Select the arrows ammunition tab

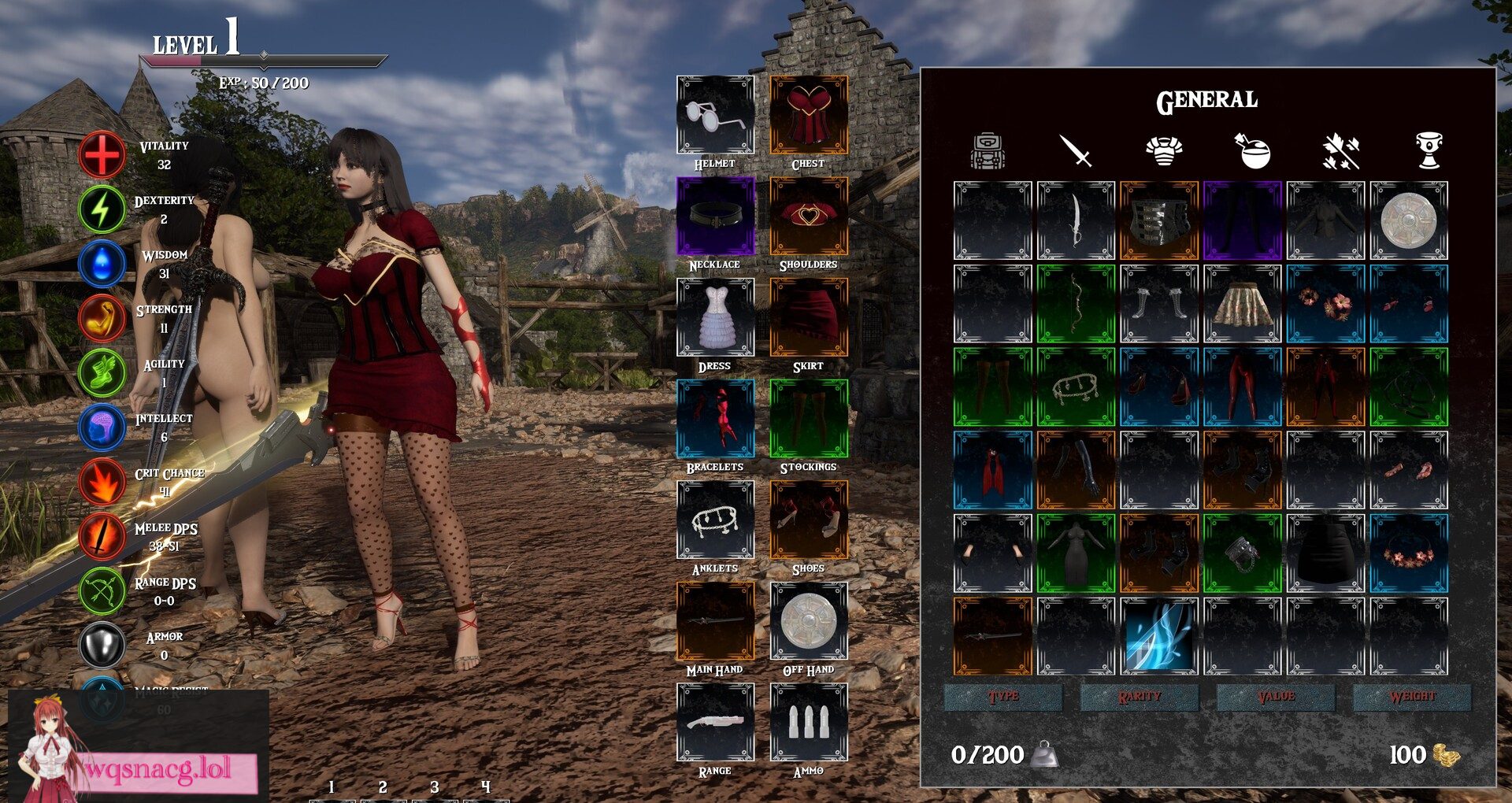click(1341, 150)
